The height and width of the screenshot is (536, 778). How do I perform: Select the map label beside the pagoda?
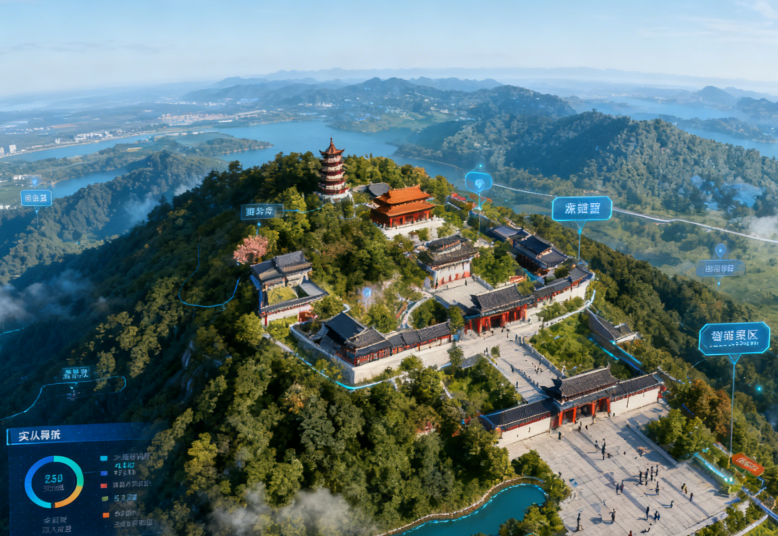(261, 211)
